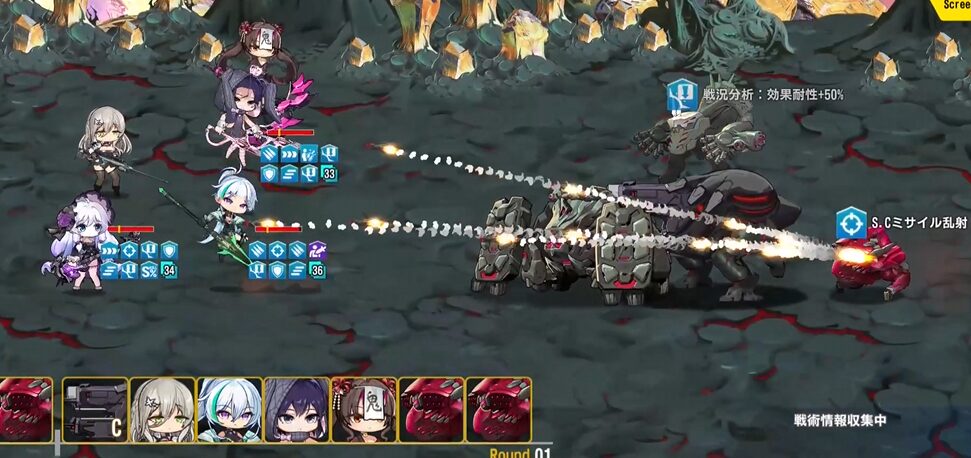Select the white-and-teal-haired girl portrait
971x458 pixels.
[x=230, y=409]
